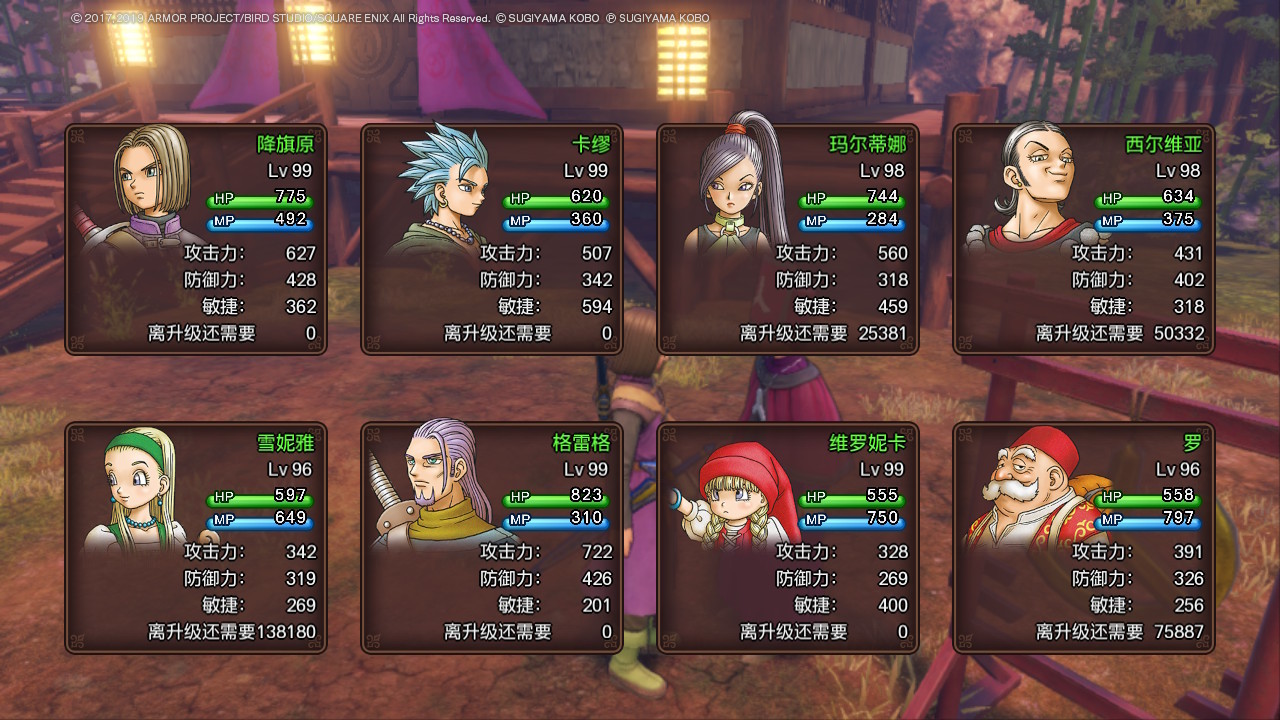Select 维罗妮卡's character panel

(x=788, y=538)
